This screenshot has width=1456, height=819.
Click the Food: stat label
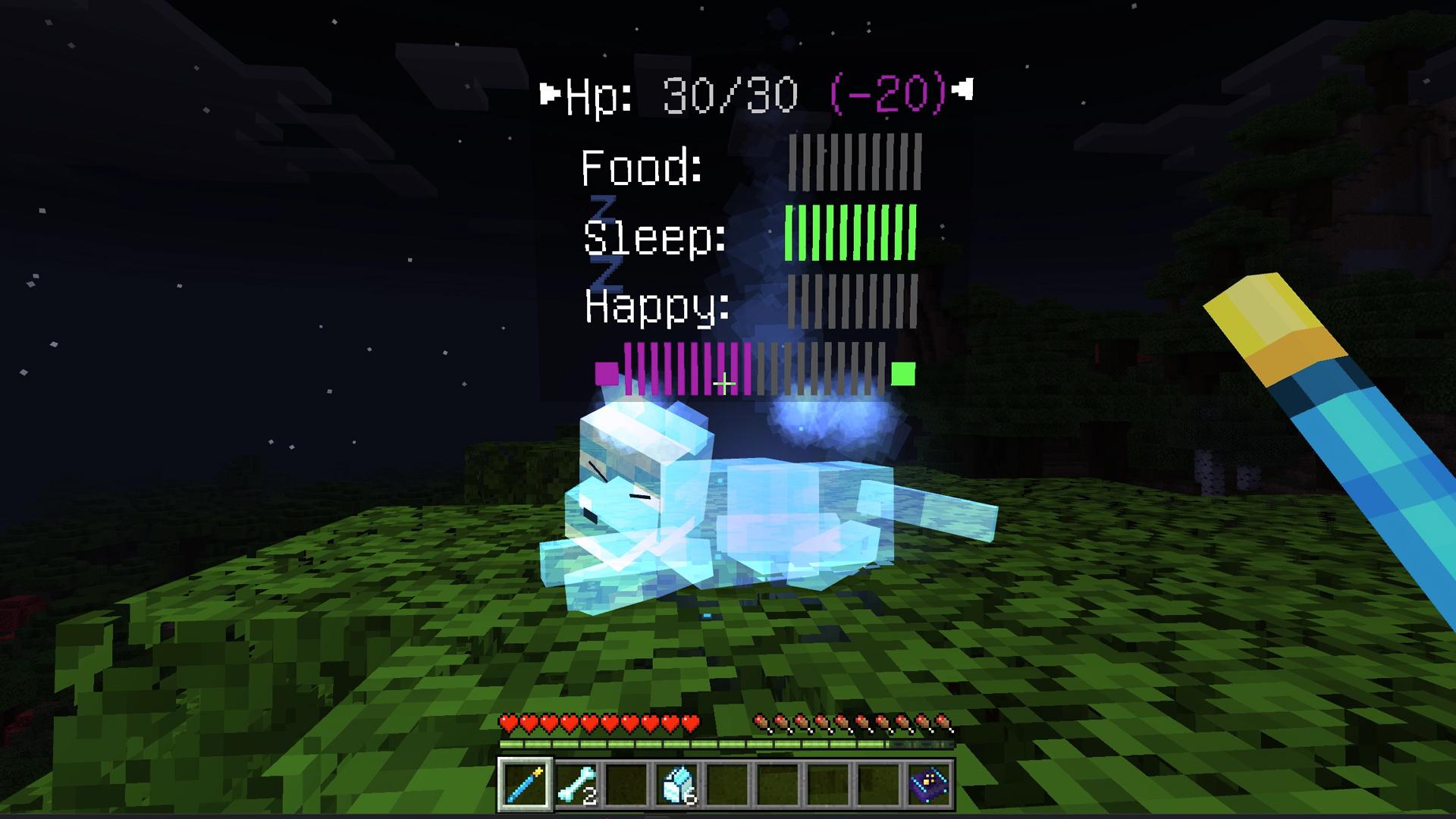click(x=641, y=165)
